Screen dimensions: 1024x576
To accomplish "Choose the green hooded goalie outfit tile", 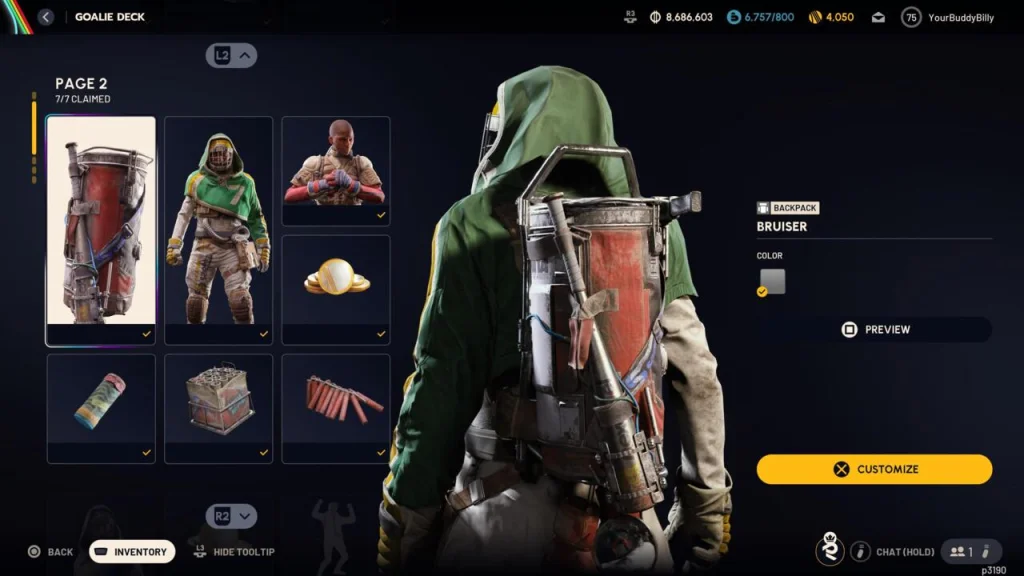I will click(218, 230).
